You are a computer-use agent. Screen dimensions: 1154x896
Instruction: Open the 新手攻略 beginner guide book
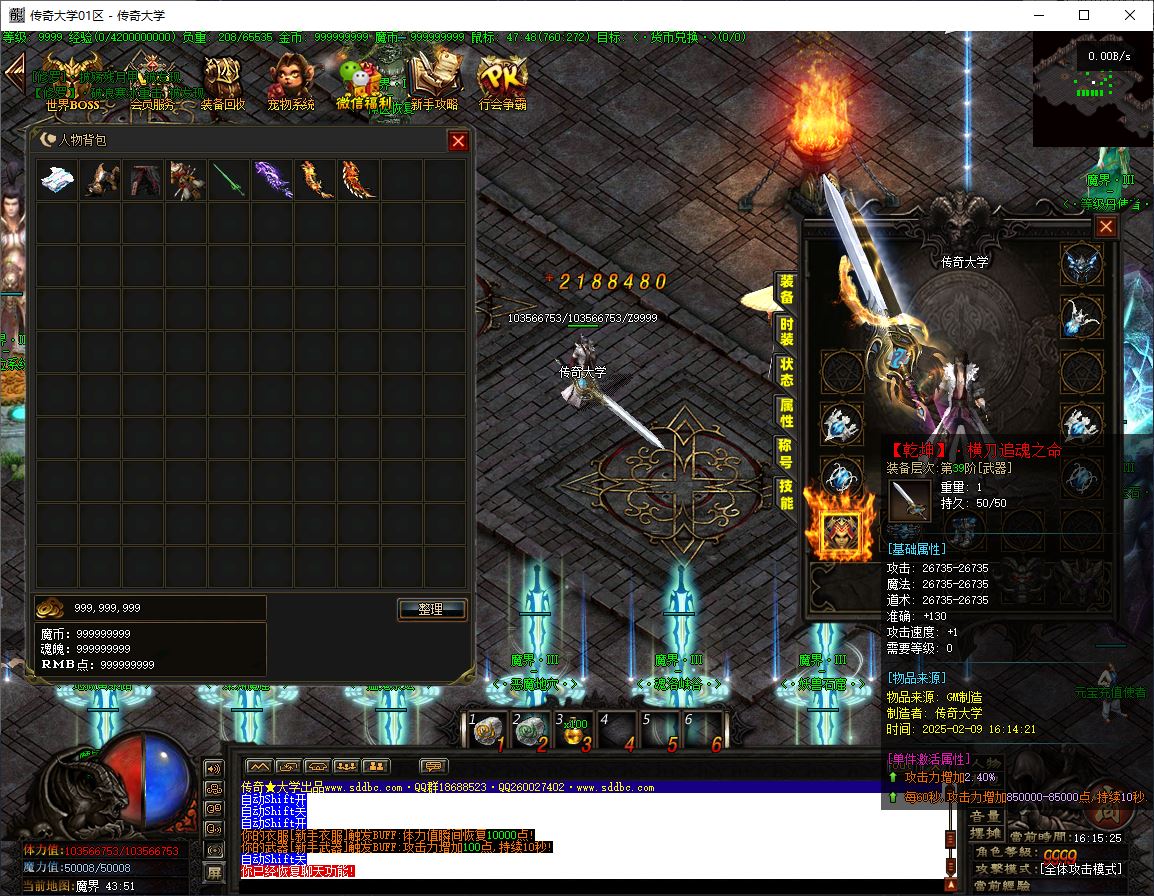coord(434,78)
